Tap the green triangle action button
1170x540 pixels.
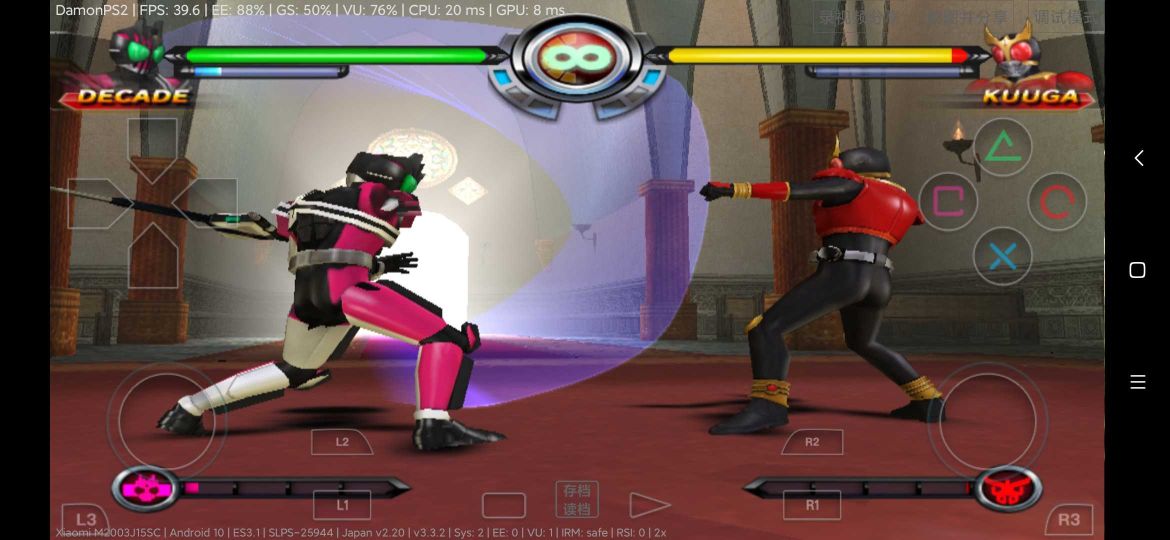pyautogui.click(x=1002, y=148)
